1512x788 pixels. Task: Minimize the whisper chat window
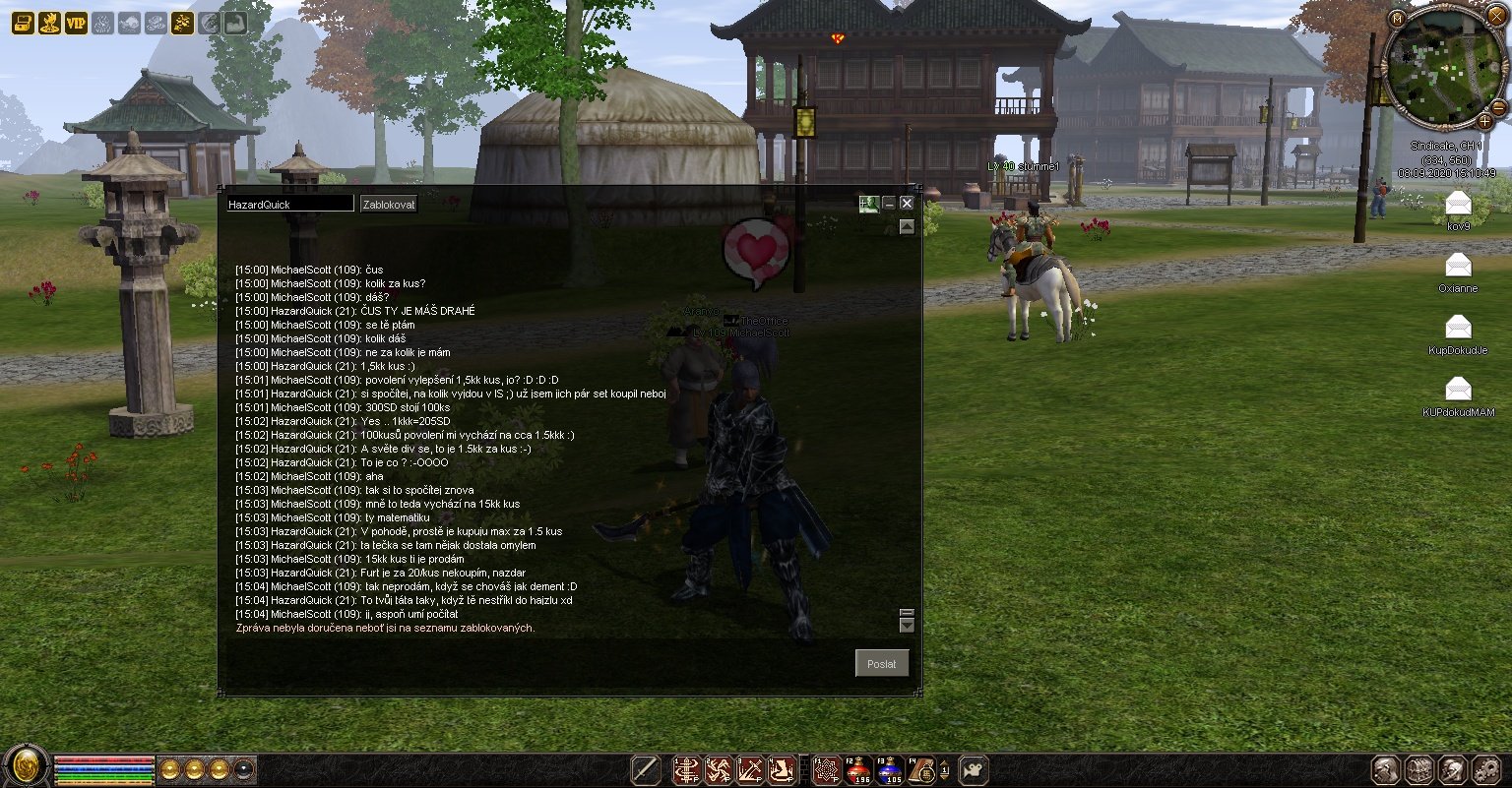[x=889, y=204]
